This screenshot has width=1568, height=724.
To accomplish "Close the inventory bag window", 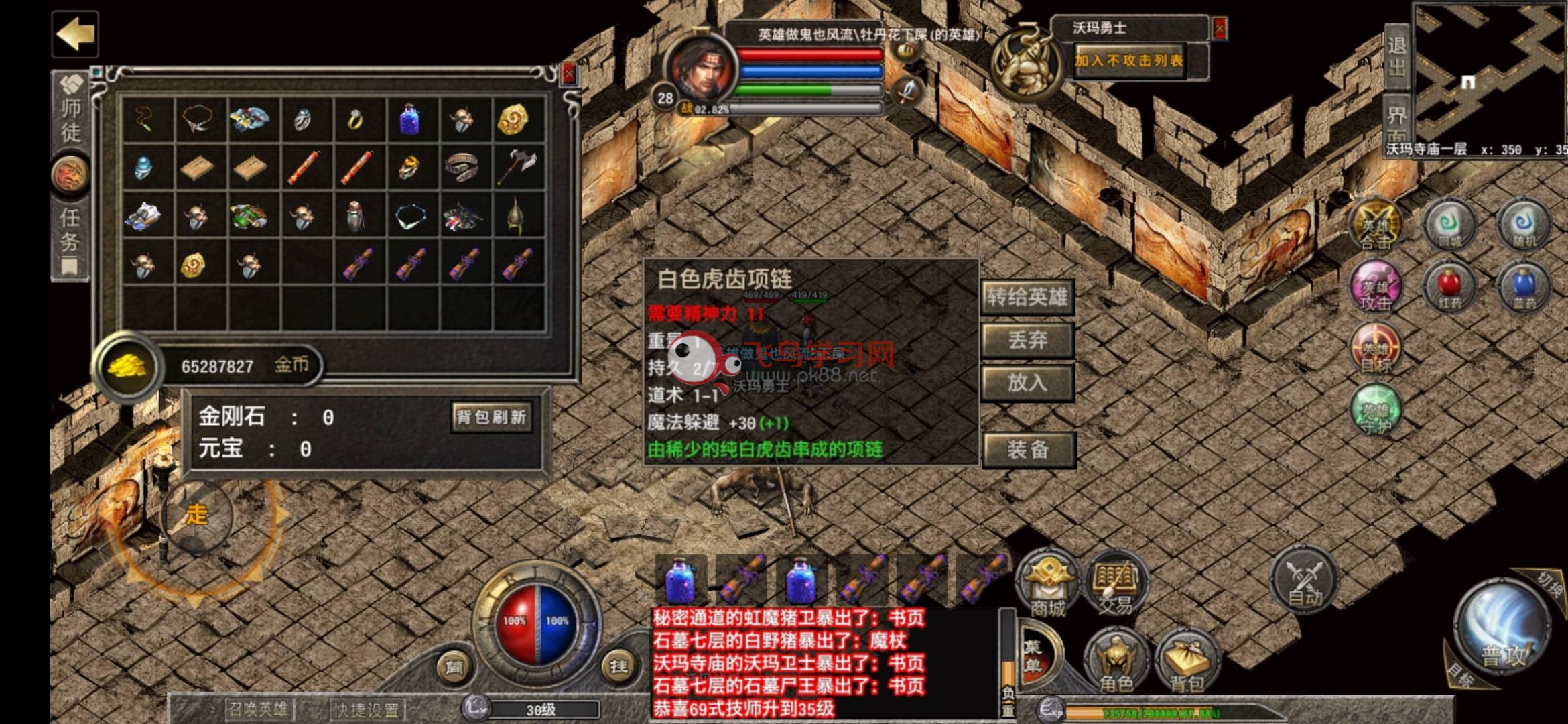I will pos(569,74).
